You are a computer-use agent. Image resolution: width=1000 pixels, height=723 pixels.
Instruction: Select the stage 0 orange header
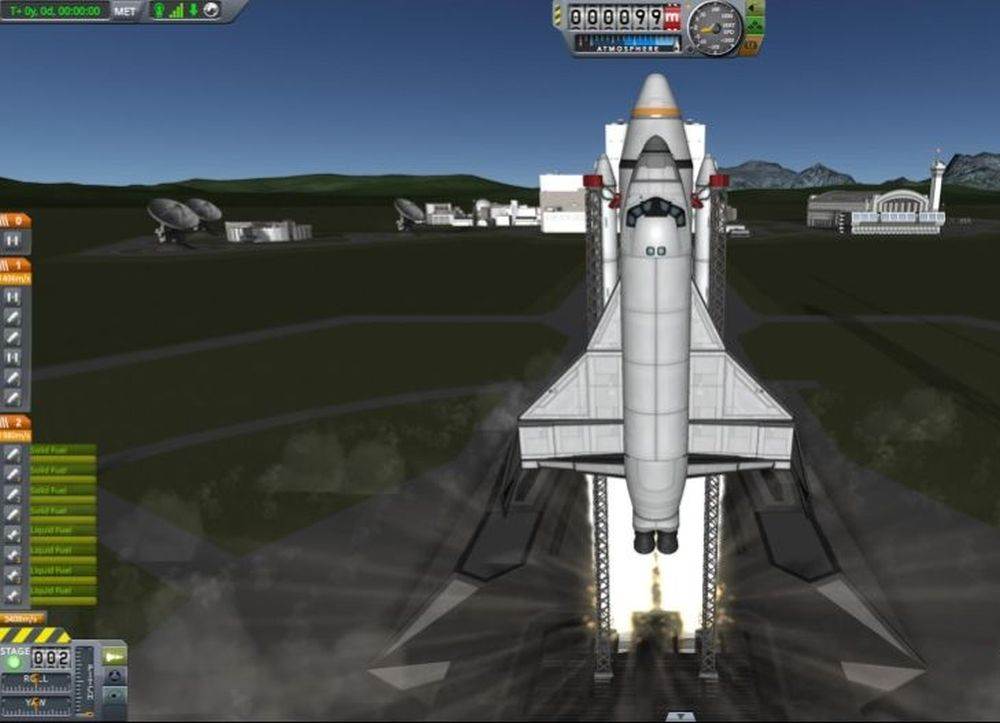[15, 220]
